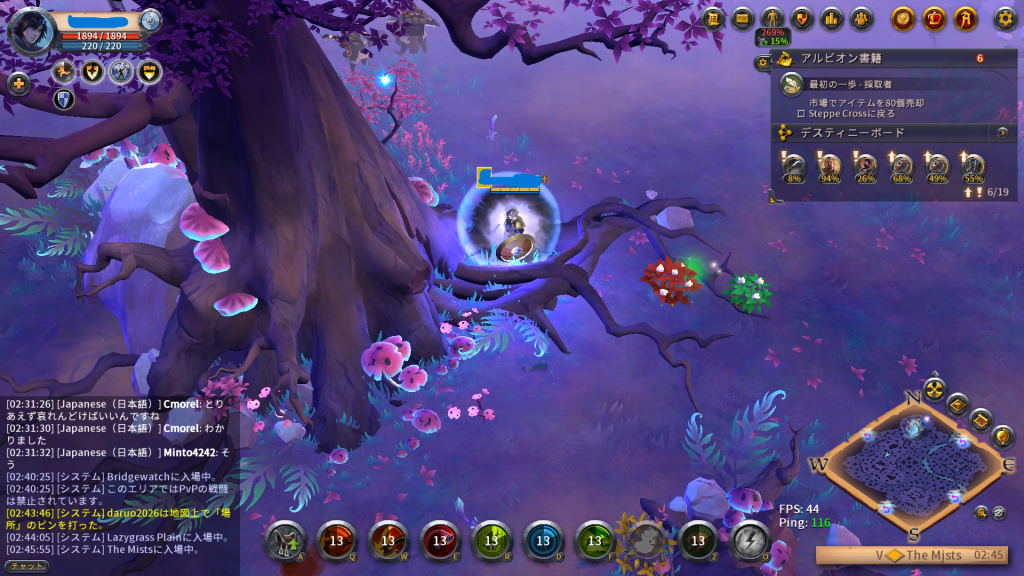
Task: Open the scroll icon in top bar
Action: click(x=713, y=18)
